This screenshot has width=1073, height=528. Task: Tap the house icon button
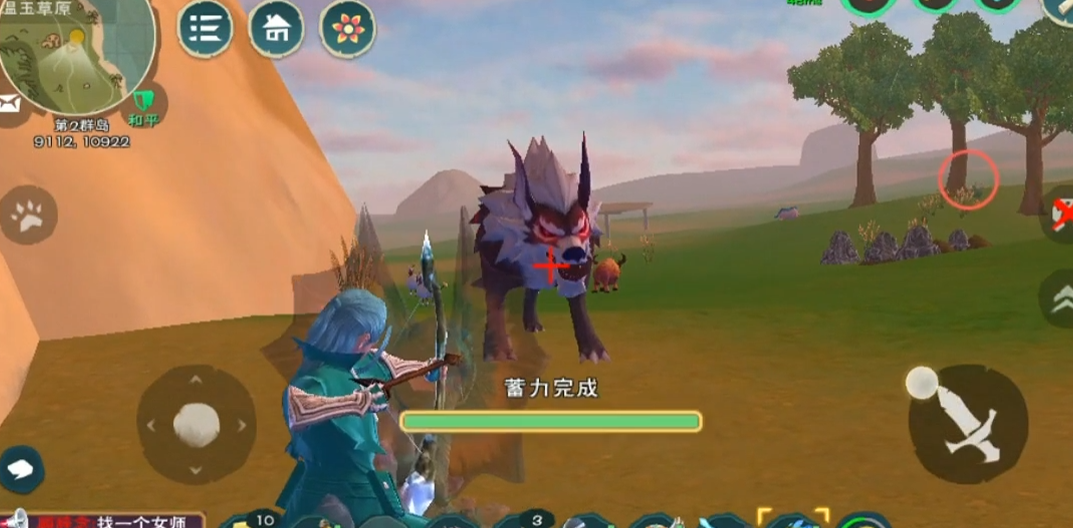(276, 29)
